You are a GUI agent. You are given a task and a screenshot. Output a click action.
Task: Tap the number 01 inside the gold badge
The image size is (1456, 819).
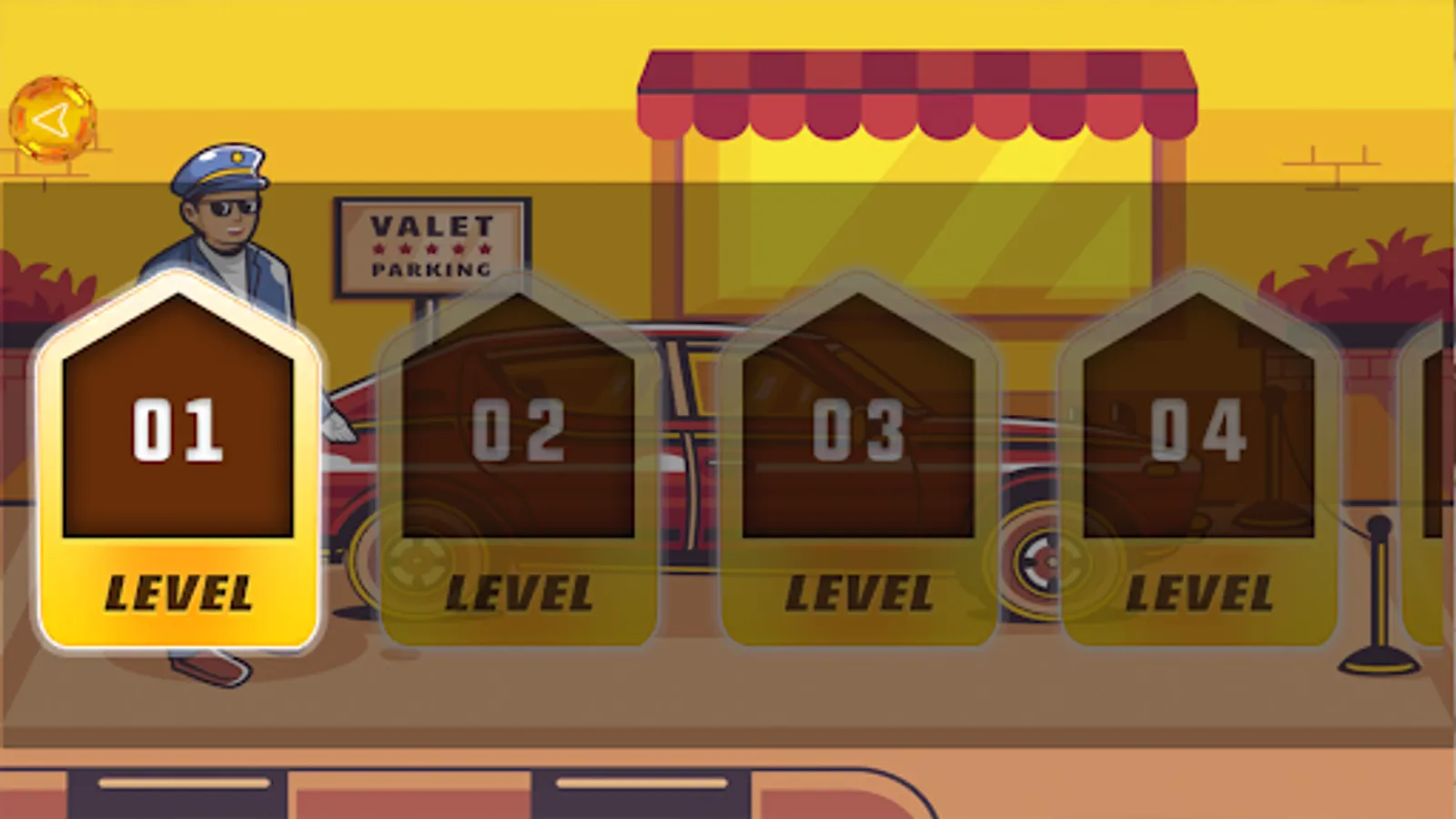tap(178, 430)
